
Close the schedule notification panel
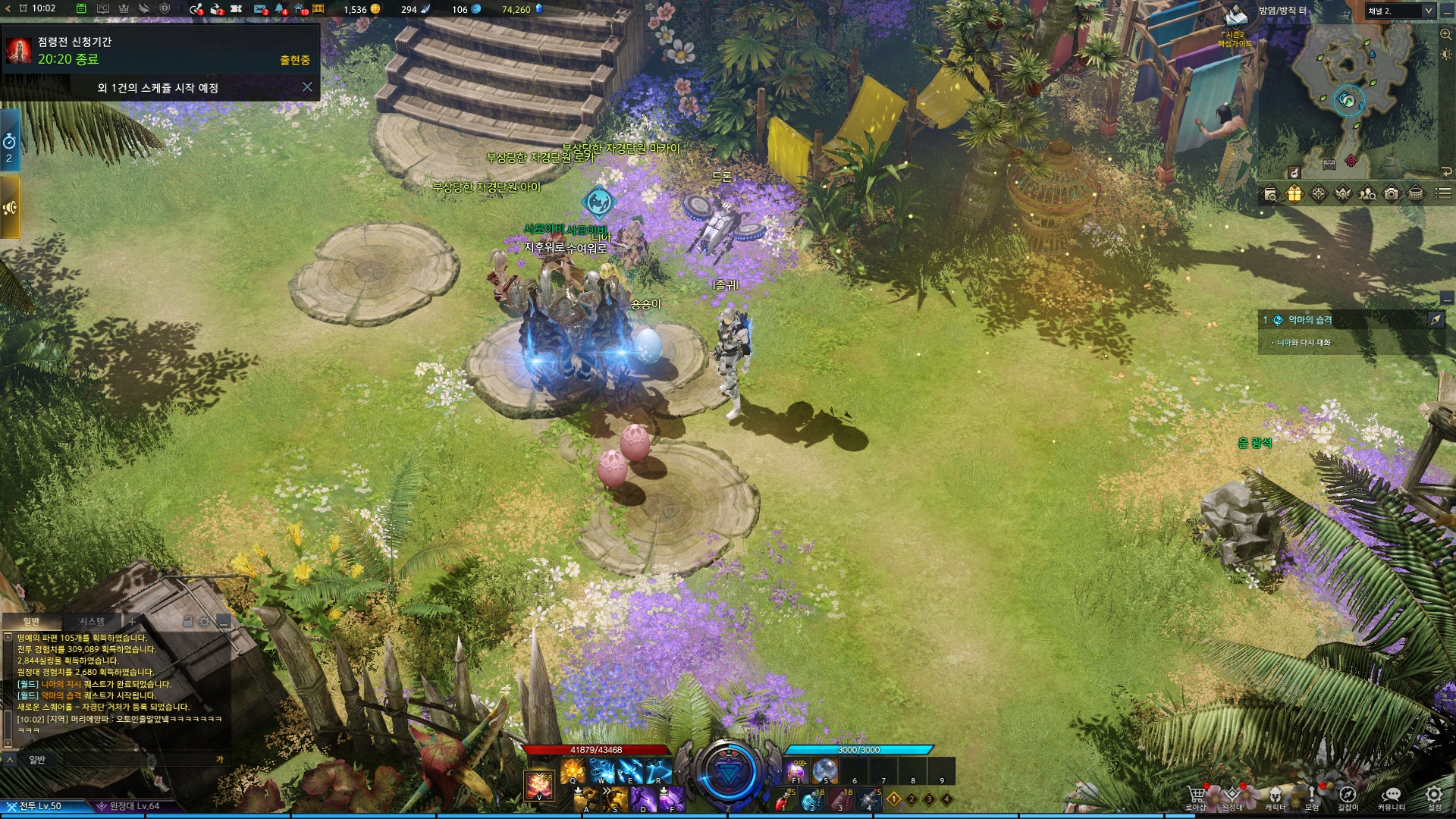pyautogui.click(x=307, y=87)
